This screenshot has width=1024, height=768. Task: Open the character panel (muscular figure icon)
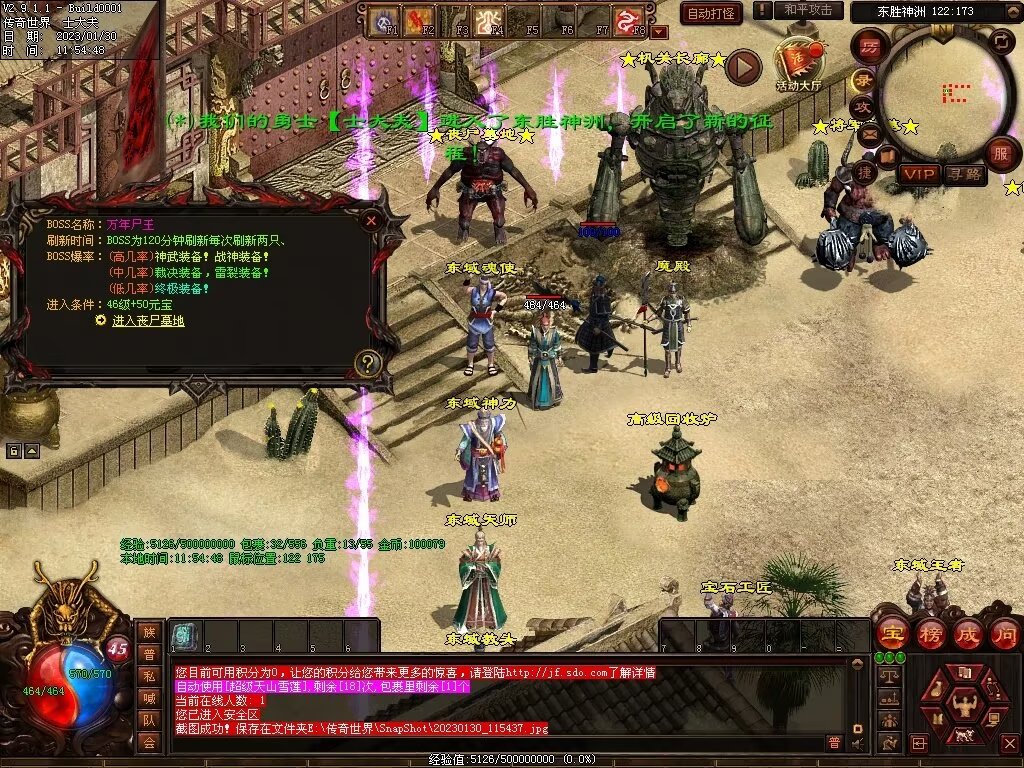tap(963, 704)
